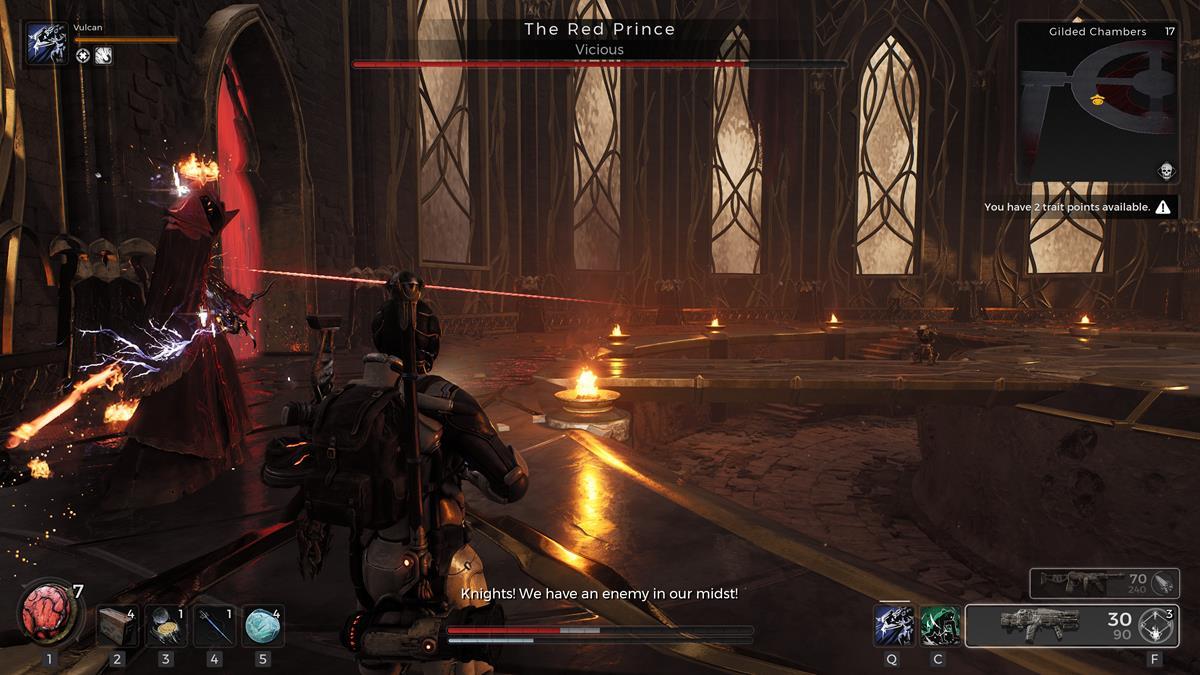Click the crosshair status icon under Vulcan
Image resolution: width=1200 pixels, height=675 pixels.
(x=83, y=56)
